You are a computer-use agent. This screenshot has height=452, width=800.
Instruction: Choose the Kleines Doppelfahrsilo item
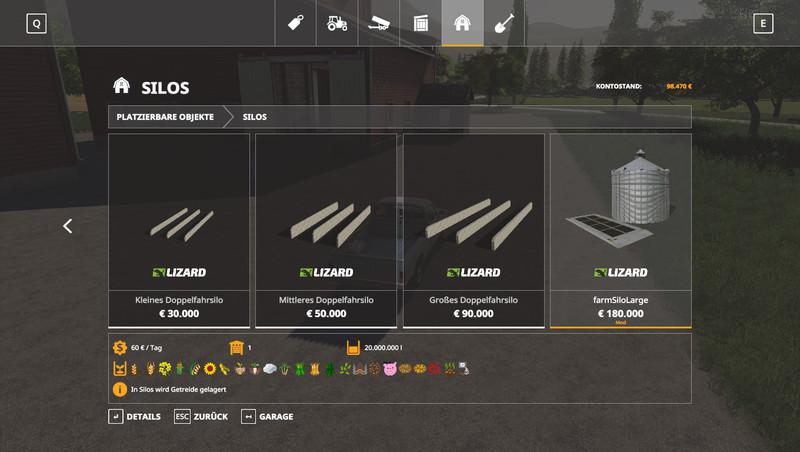coord(179,230)
